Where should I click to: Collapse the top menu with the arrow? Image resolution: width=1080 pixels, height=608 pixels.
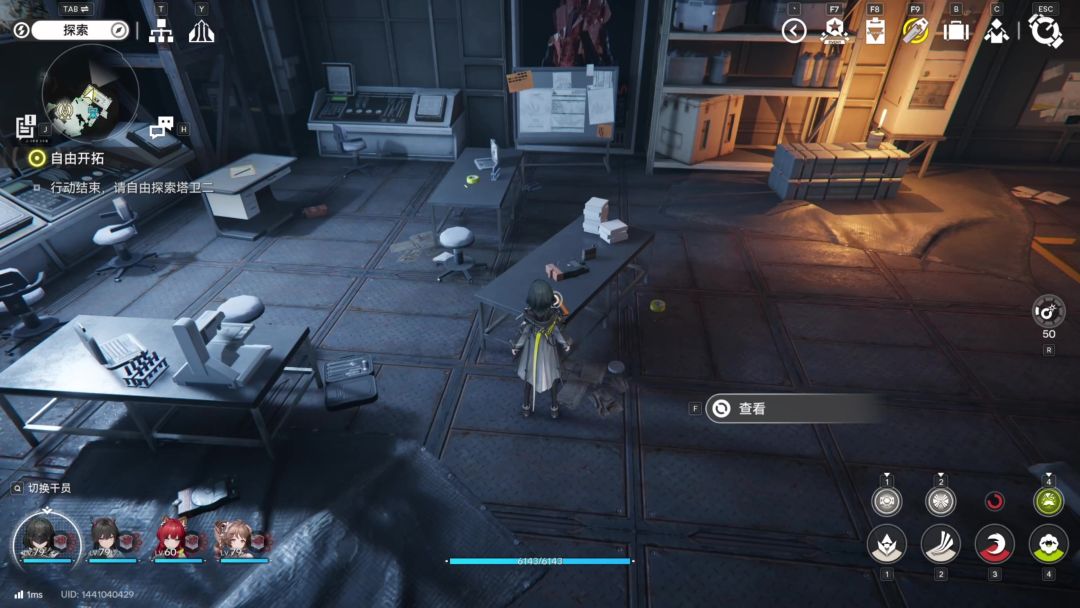[x=794, y=31]
